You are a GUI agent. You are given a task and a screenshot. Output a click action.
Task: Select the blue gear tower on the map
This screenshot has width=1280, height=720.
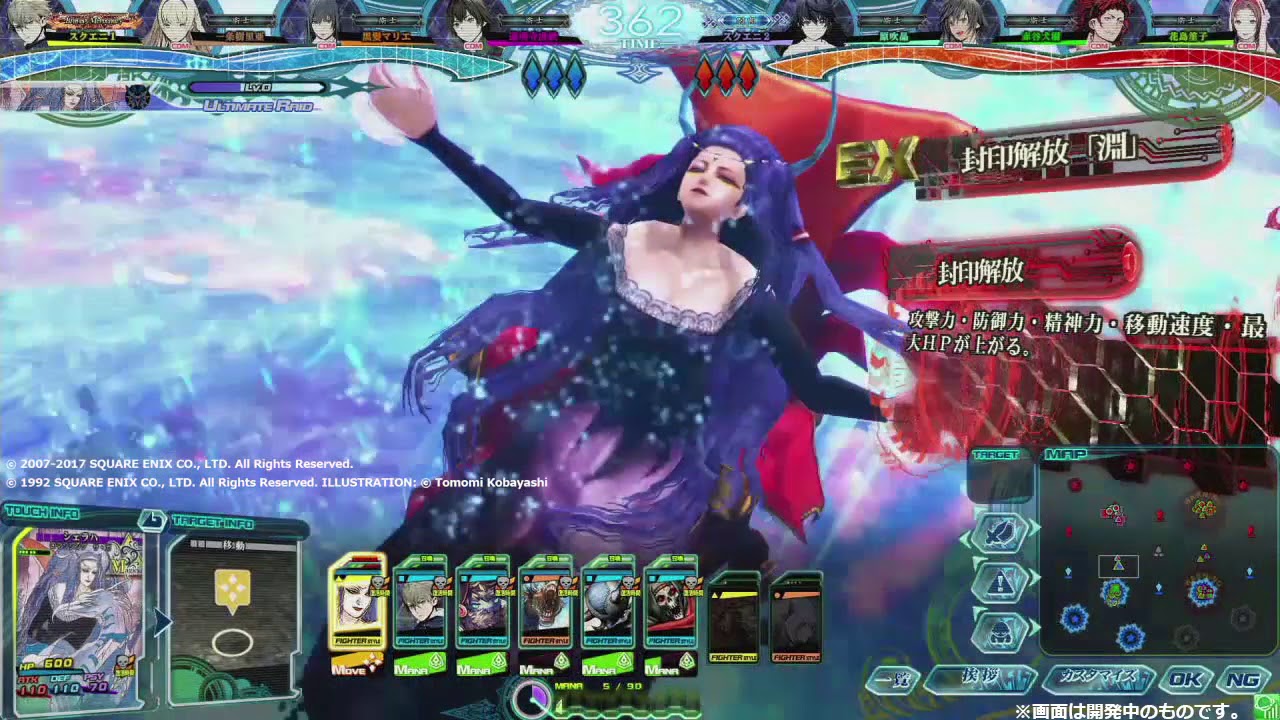(1074, 619)
